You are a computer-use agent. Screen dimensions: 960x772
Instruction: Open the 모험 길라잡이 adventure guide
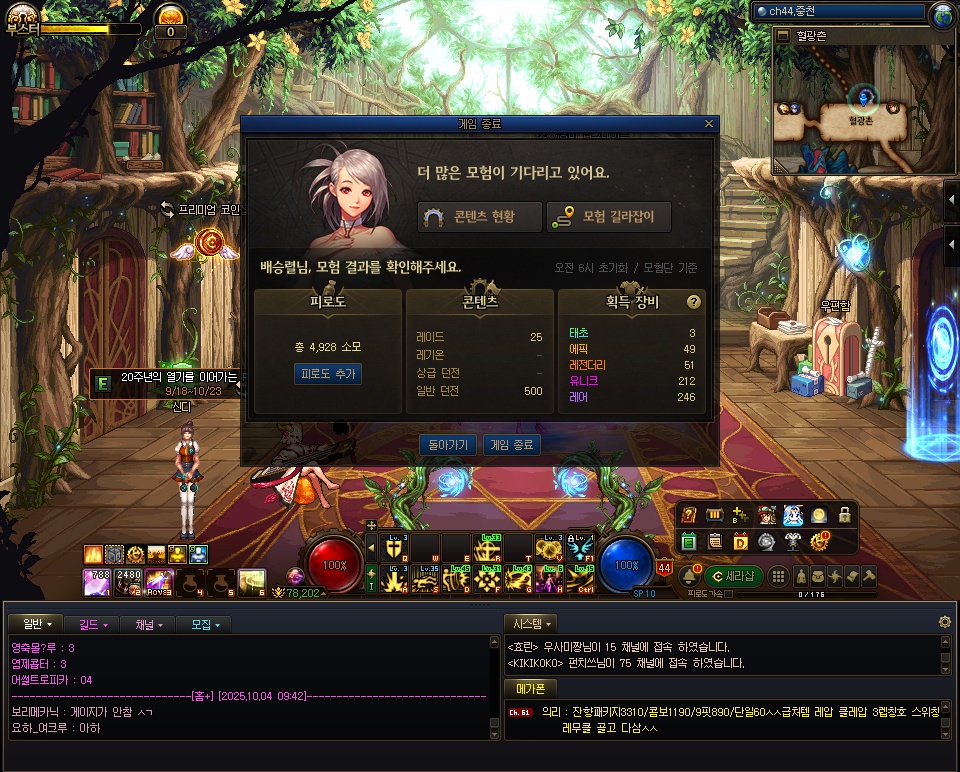click(608, 217)
